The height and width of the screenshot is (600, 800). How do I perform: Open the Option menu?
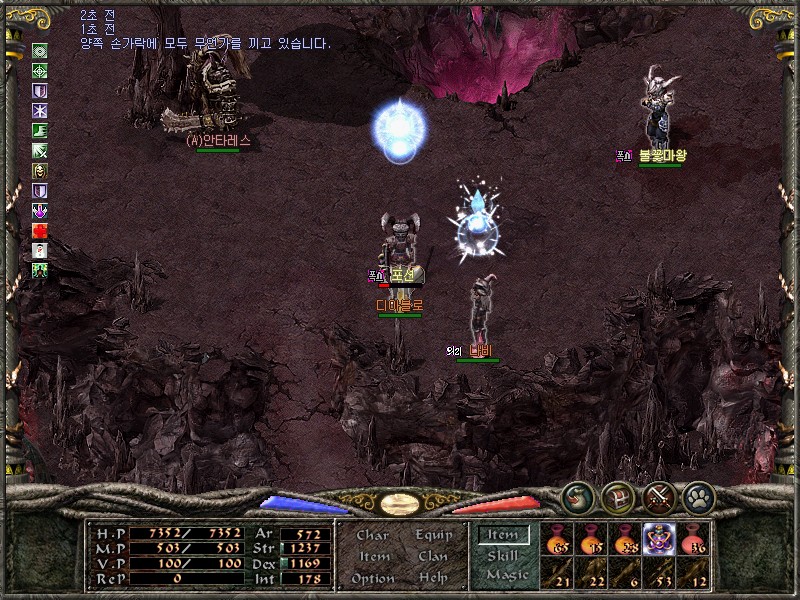372,578
